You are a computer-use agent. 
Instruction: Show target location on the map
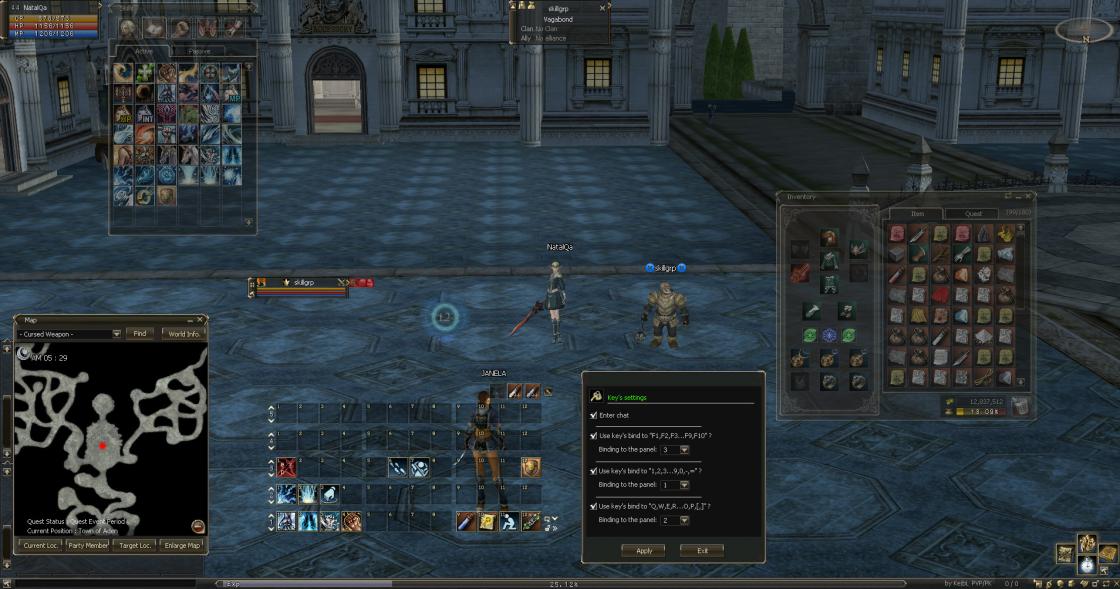pos(137,545)
